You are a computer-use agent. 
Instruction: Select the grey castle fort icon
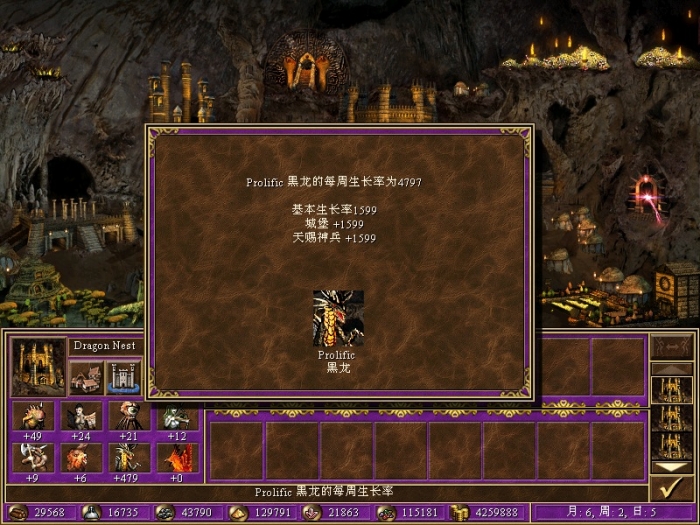point(121,378)
